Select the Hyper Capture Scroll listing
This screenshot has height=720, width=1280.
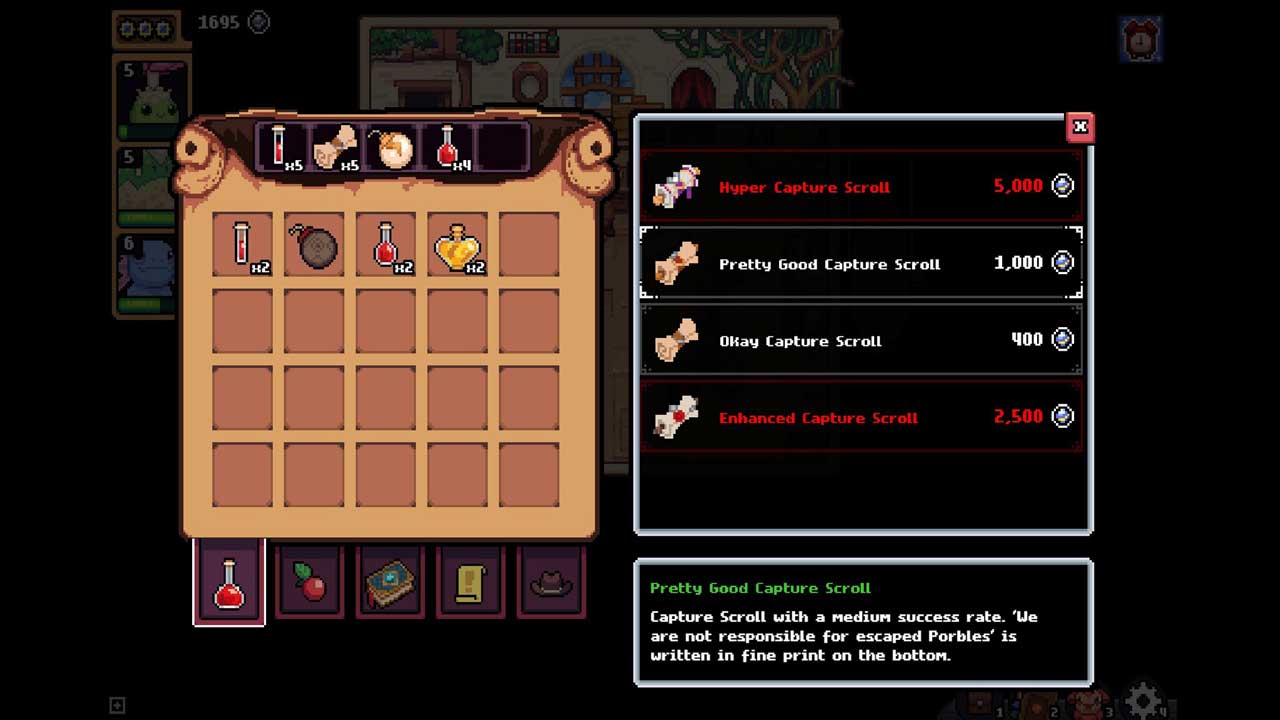click(861, 187)
